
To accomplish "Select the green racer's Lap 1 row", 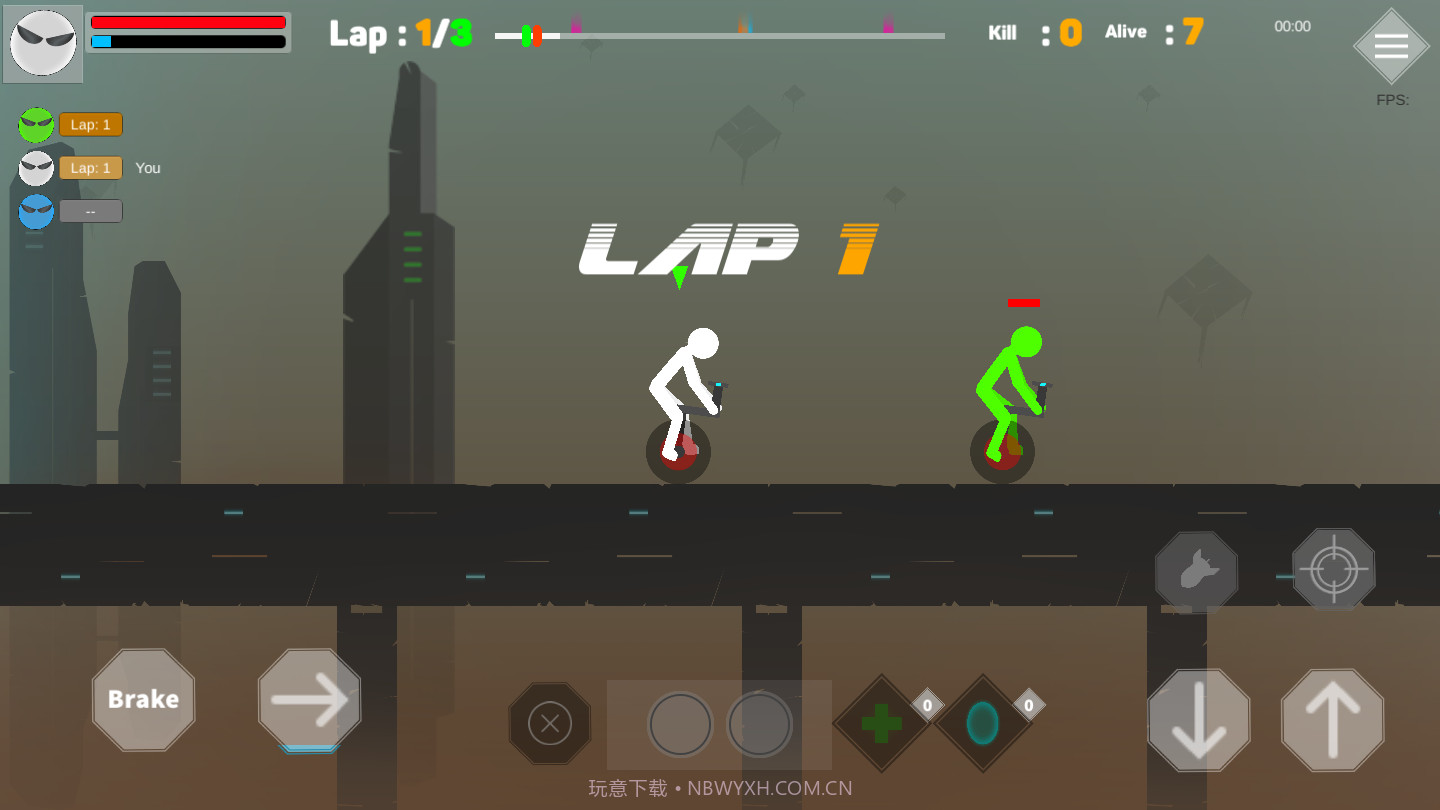I will pyautogui.click(x=90, y=125).
